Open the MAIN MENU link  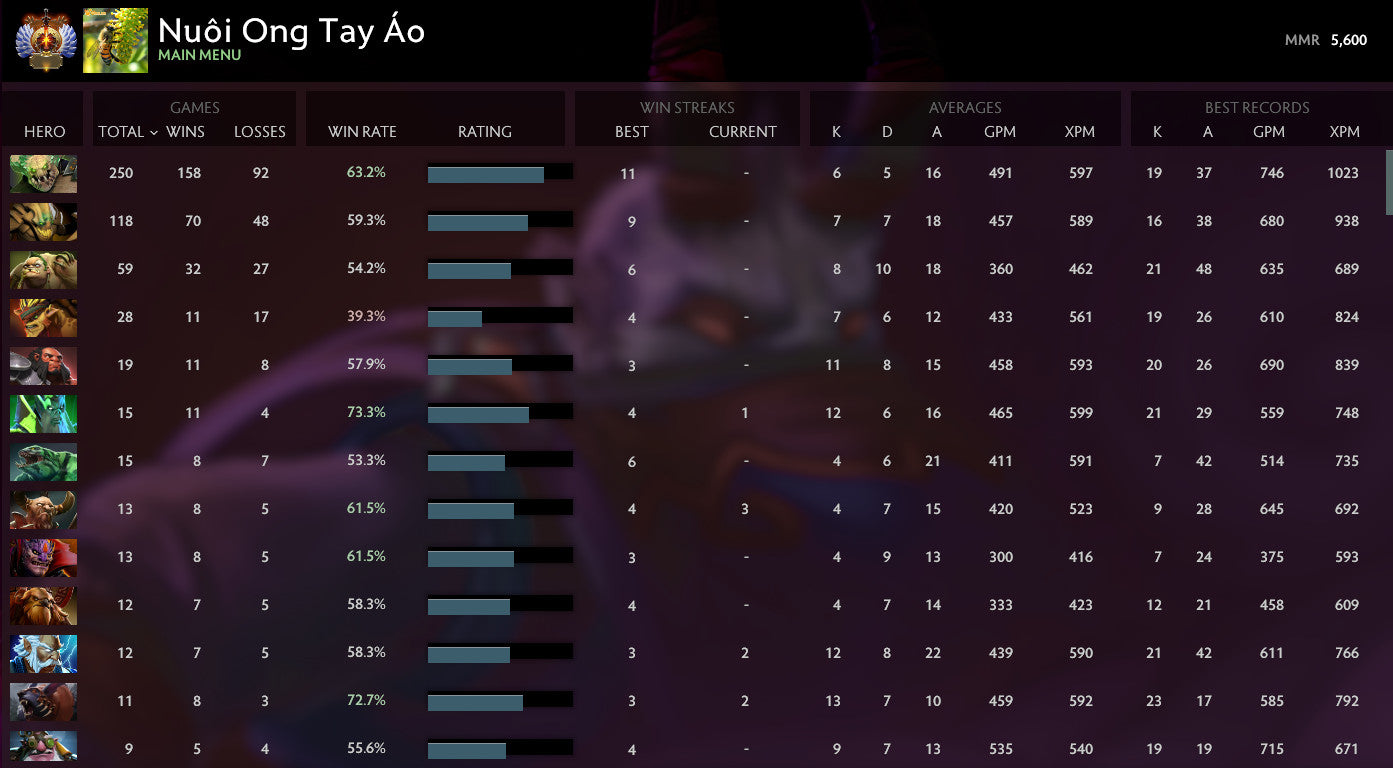198,55
